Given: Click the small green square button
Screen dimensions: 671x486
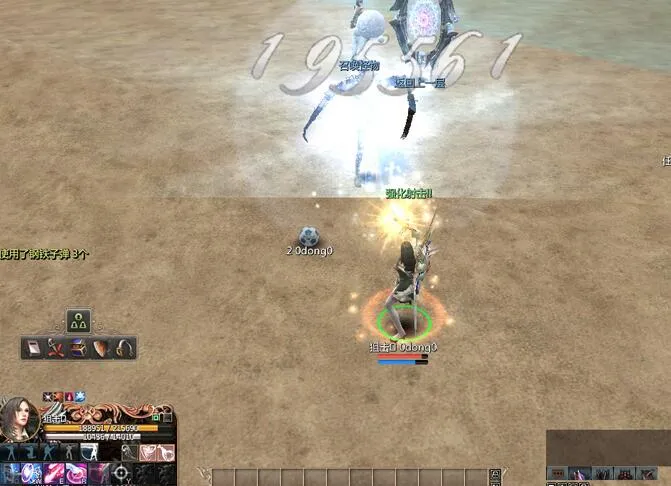Looking at the screenshot, I should coord(156,416).
